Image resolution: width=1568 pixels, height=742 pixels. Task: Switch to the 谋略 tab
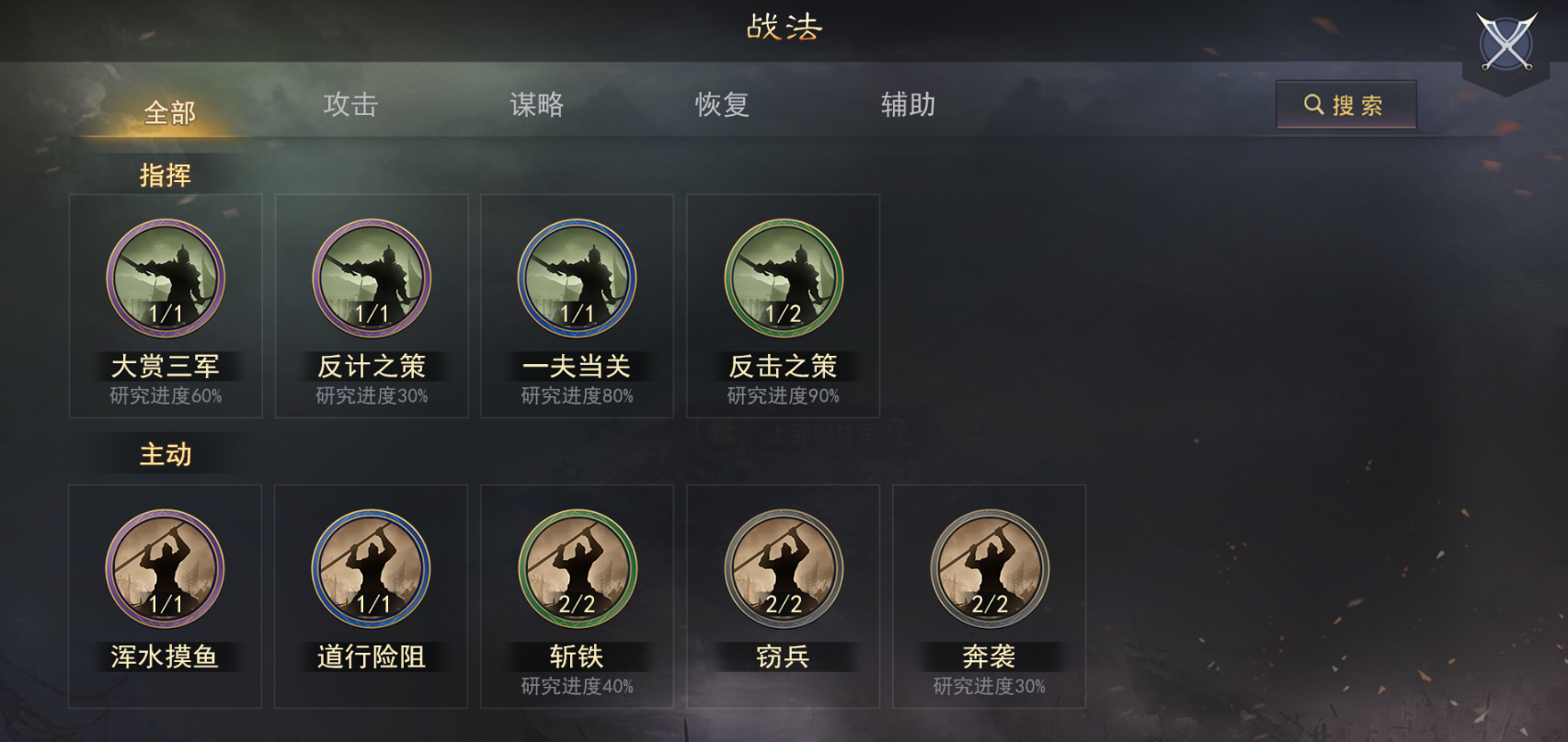pyautogui.click(x=538, y=106)
